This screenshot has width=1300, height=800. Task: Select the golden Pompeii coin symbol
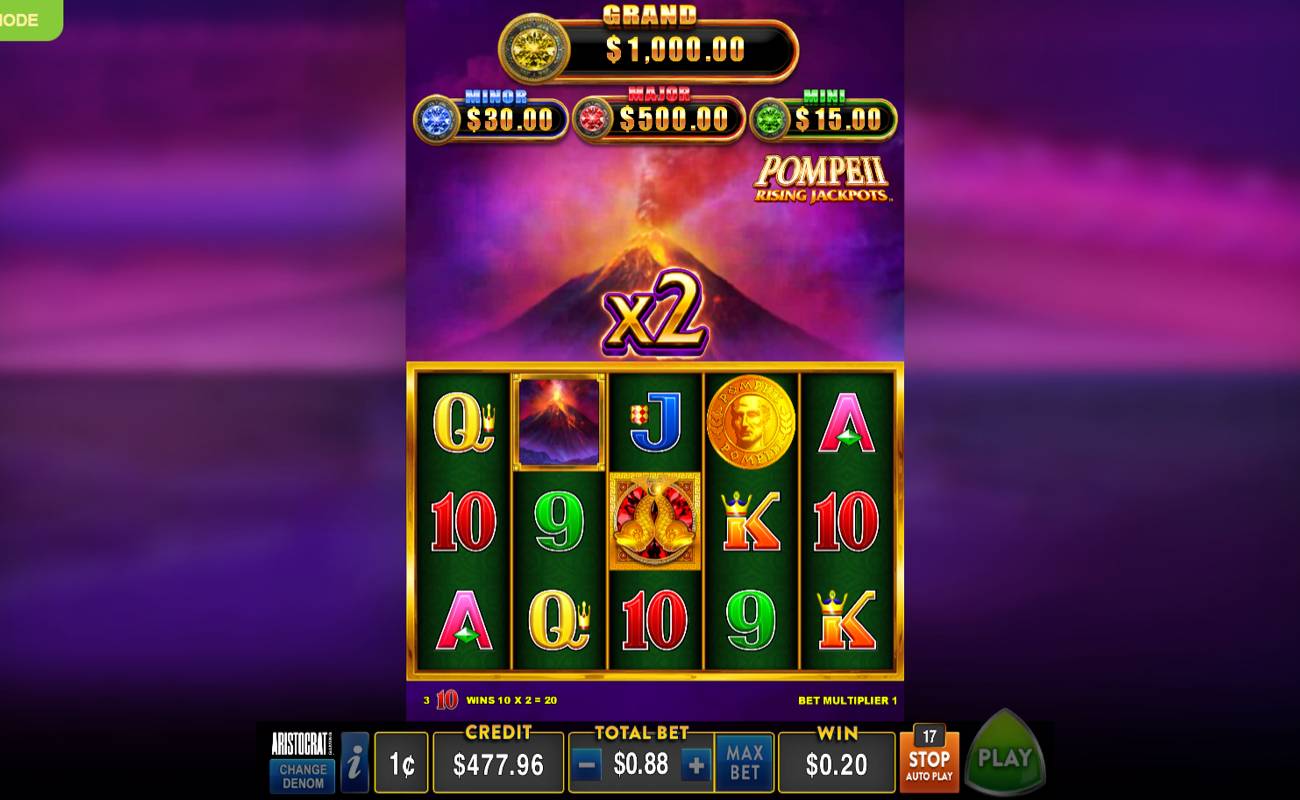750,420
